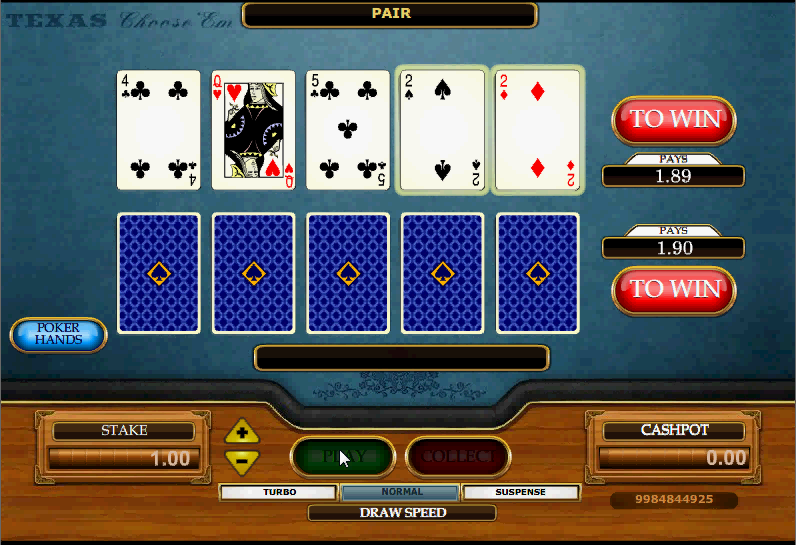
Task: Click the green Play button
Action: 343,457
